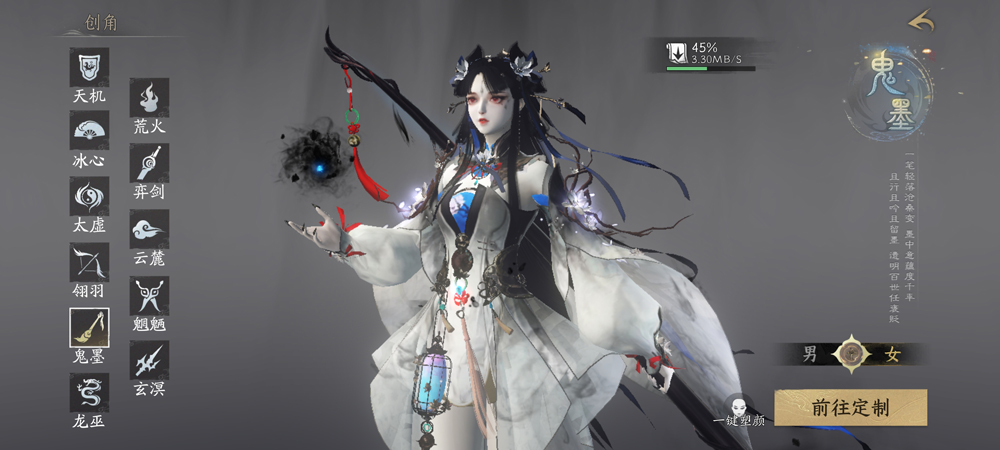Choose the 鬼墨 brush class
Screen dimensions: 1000x450
click(89, 327)
